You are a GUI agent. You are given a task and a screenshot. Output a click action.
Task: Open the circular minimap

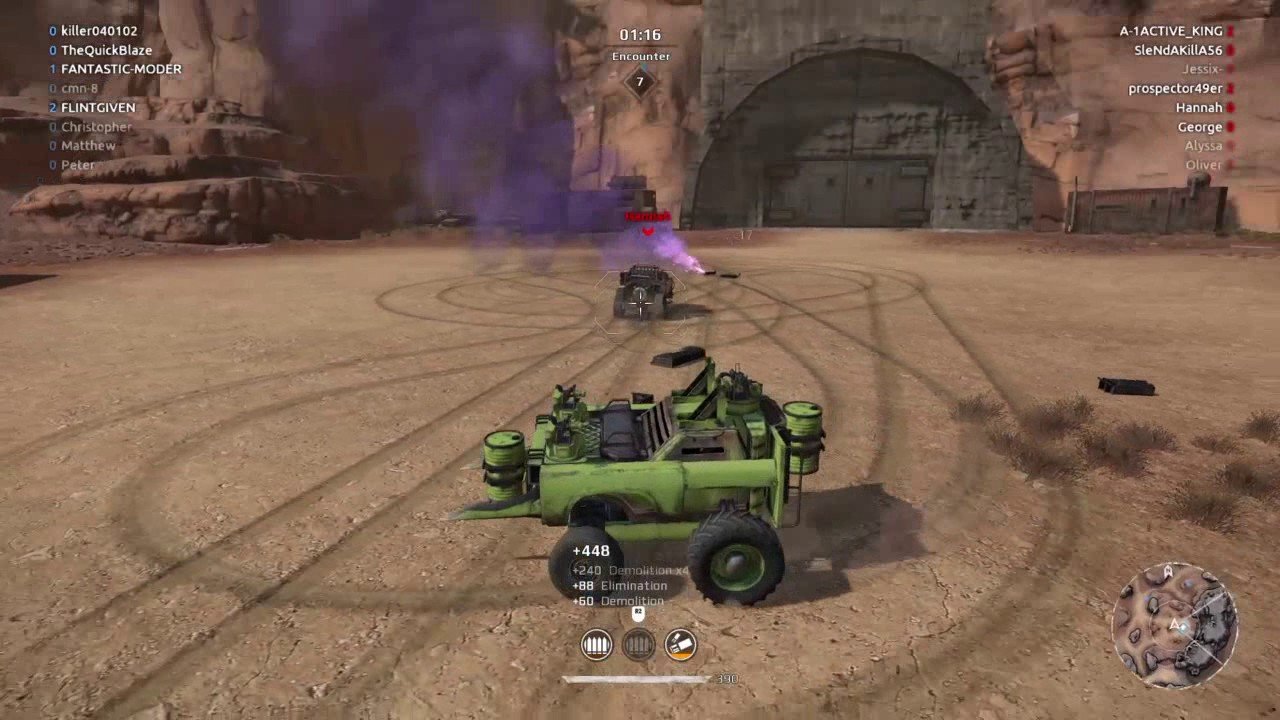coord(1174,625)
